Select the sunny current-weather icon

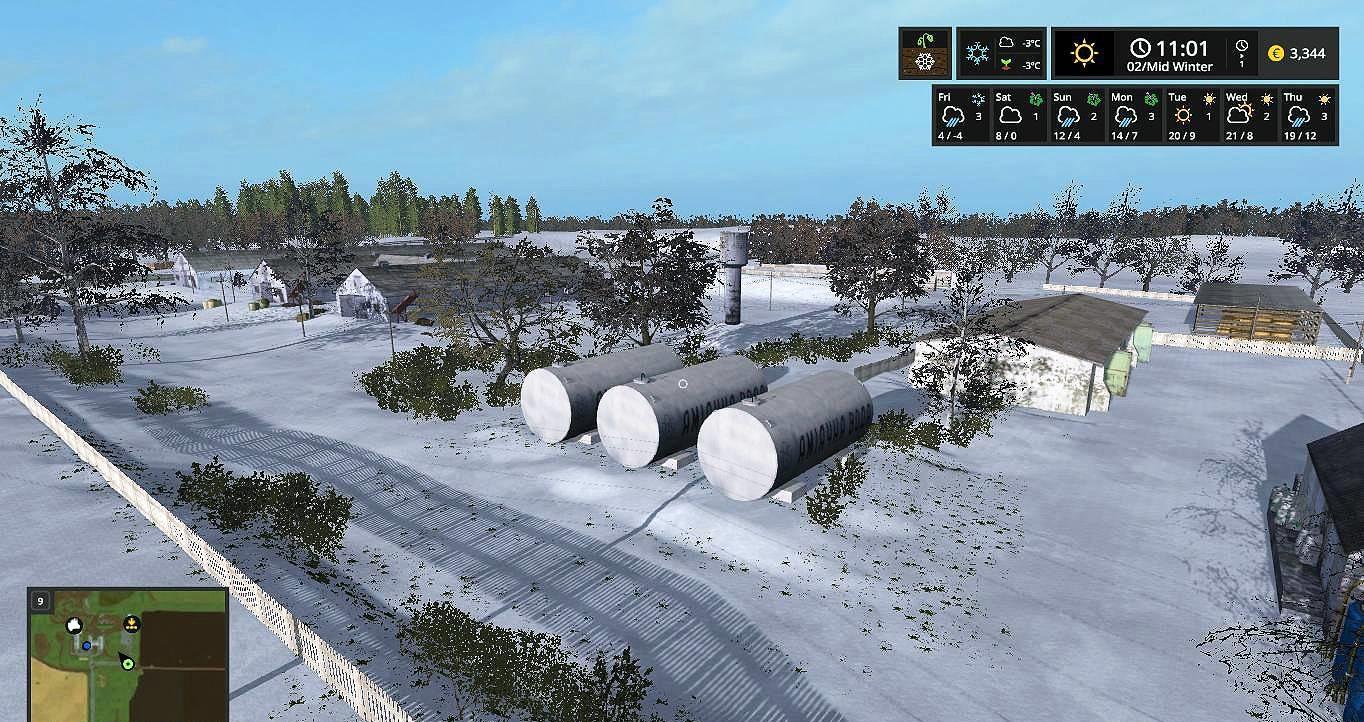pos(1084,53)
